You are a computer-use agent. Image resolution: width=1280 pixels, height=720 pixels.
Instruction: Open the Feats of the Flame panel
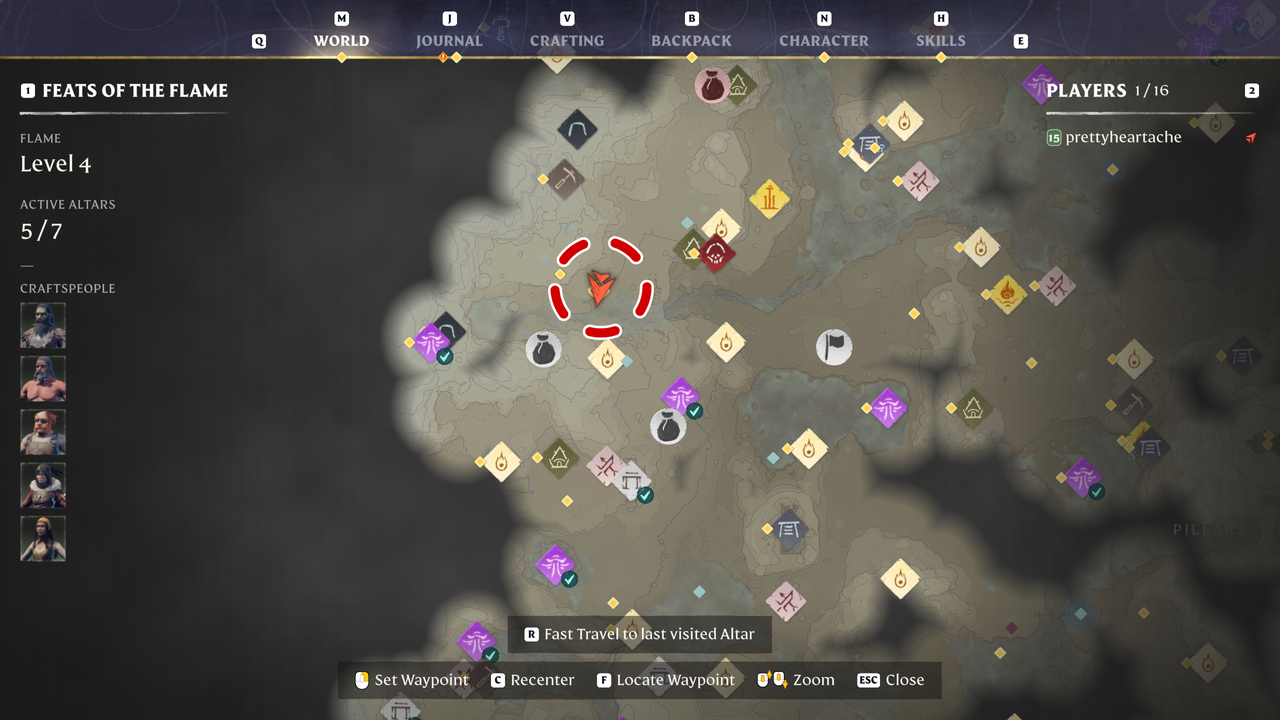coord(135,91)
